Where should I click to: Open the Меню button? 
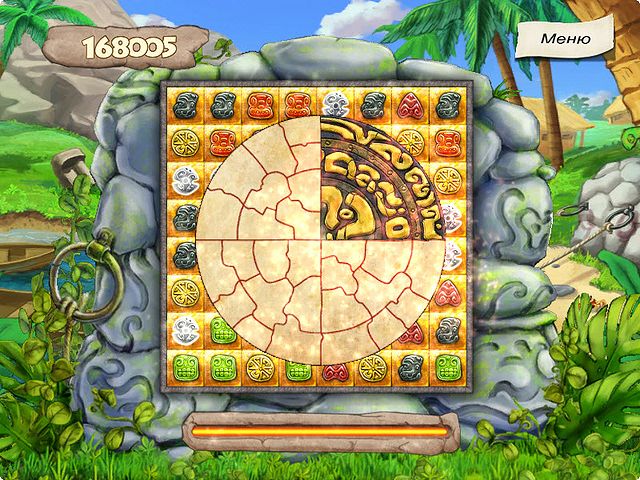(565, 39)
